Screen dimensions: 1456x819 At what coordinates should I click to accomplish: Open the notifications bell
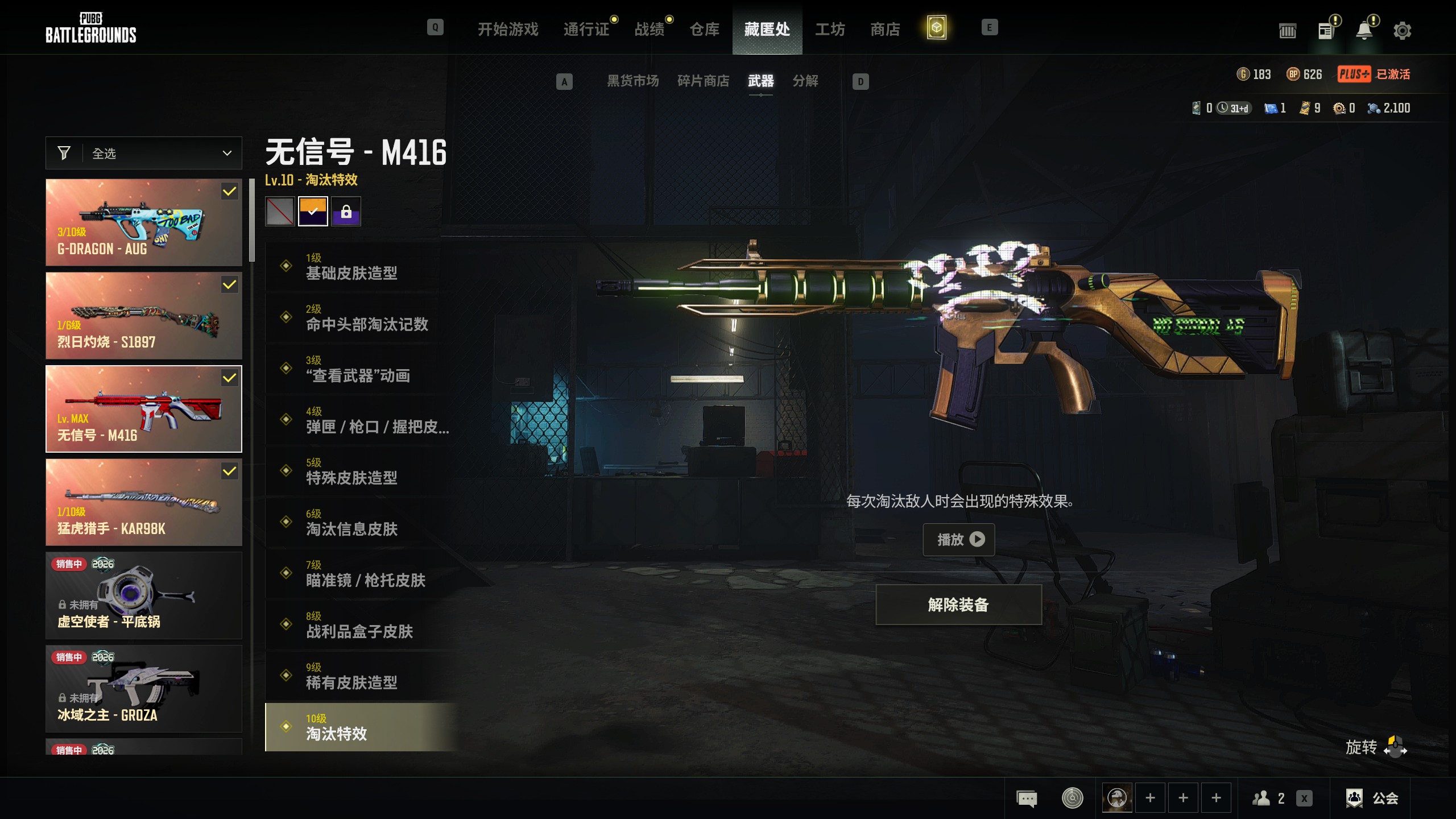tap(1364, 31)
